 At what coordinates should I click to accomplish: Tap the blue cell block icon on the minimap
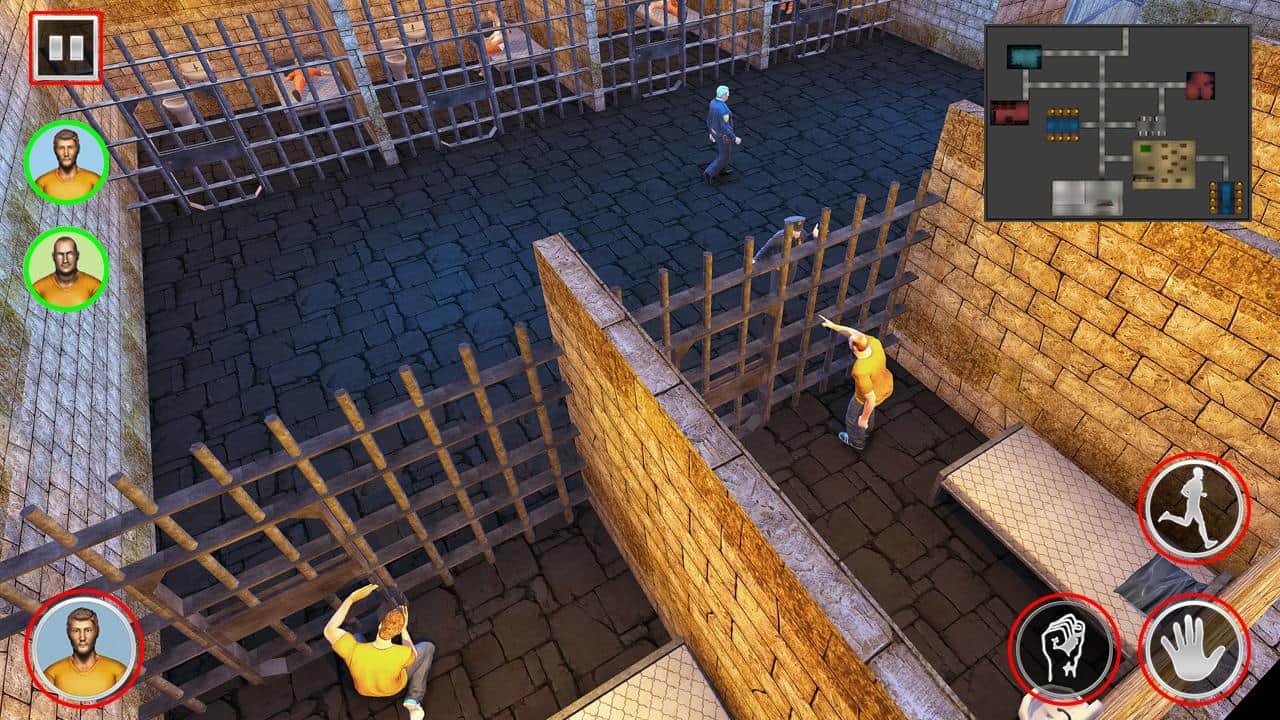click(x=1062, y=126)
